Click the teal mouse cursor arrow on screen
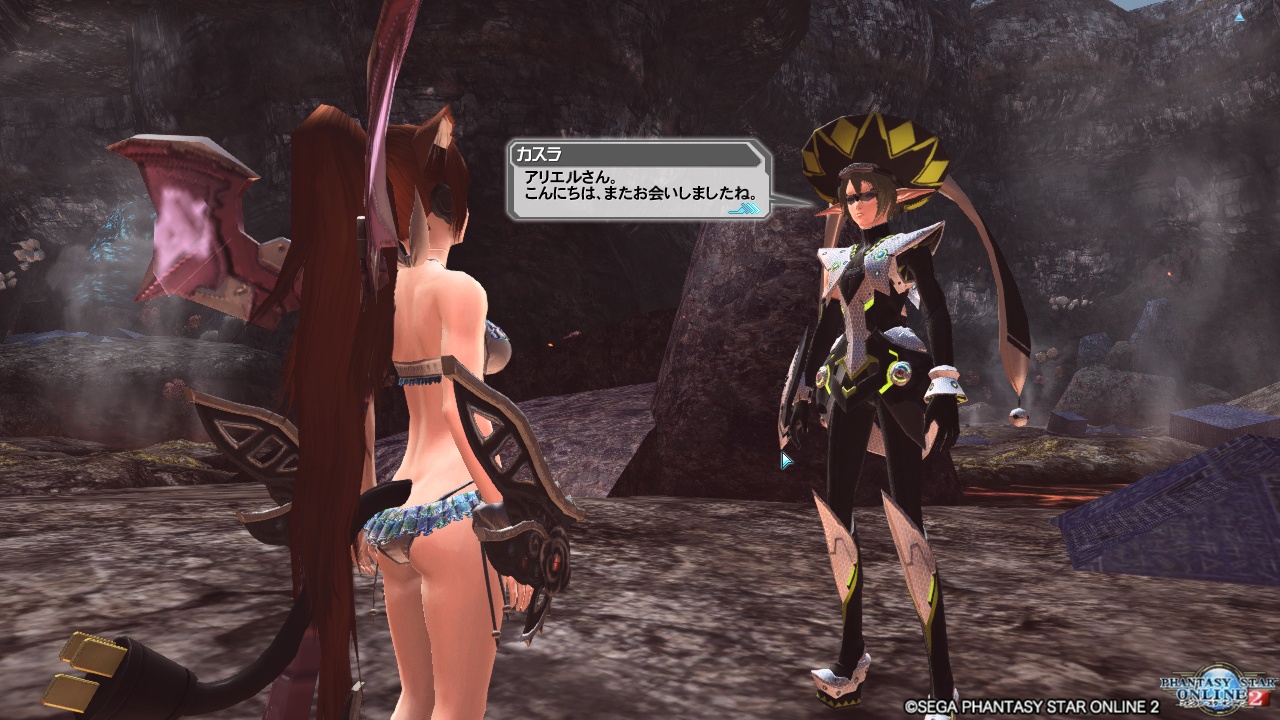This screenshot has width=1280, height=720. pyautogui.click(x=787, y=459)
